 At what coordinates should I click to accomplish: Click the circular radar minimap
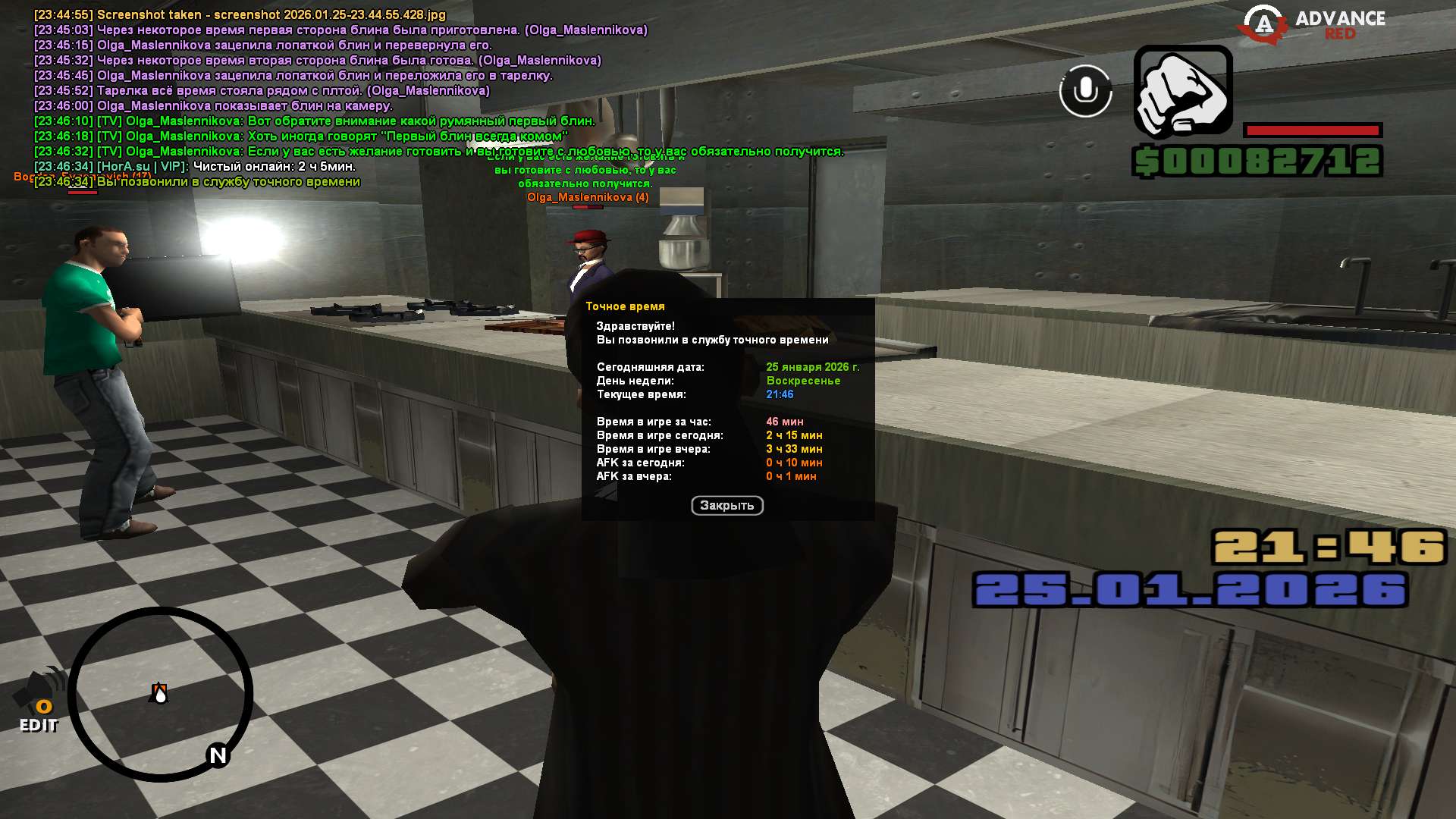[x=161, y=694]
